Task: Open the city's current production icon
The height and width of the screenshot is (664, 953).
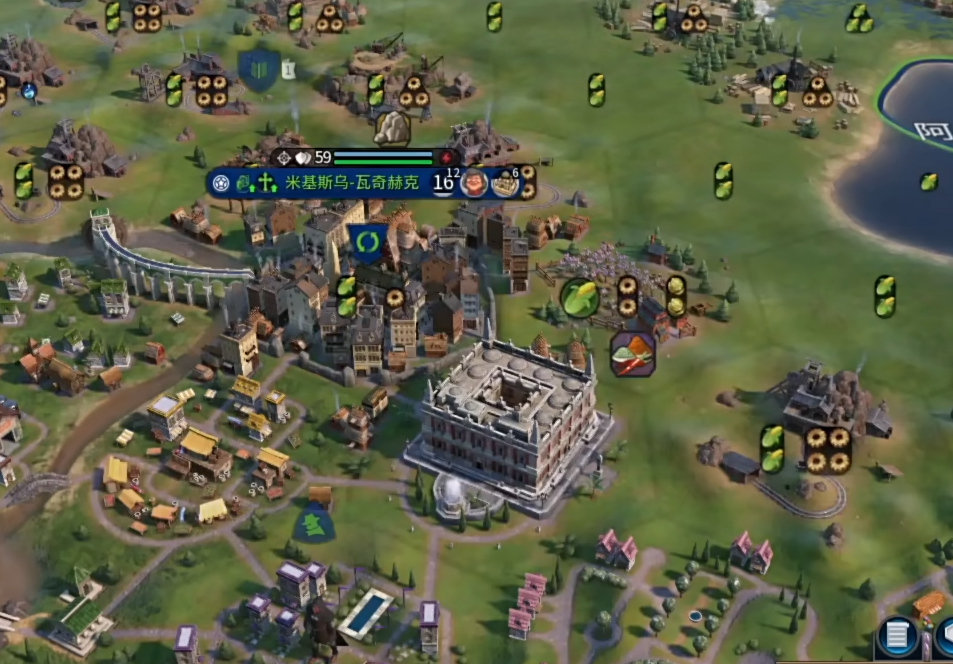Action: click(506, 183)
